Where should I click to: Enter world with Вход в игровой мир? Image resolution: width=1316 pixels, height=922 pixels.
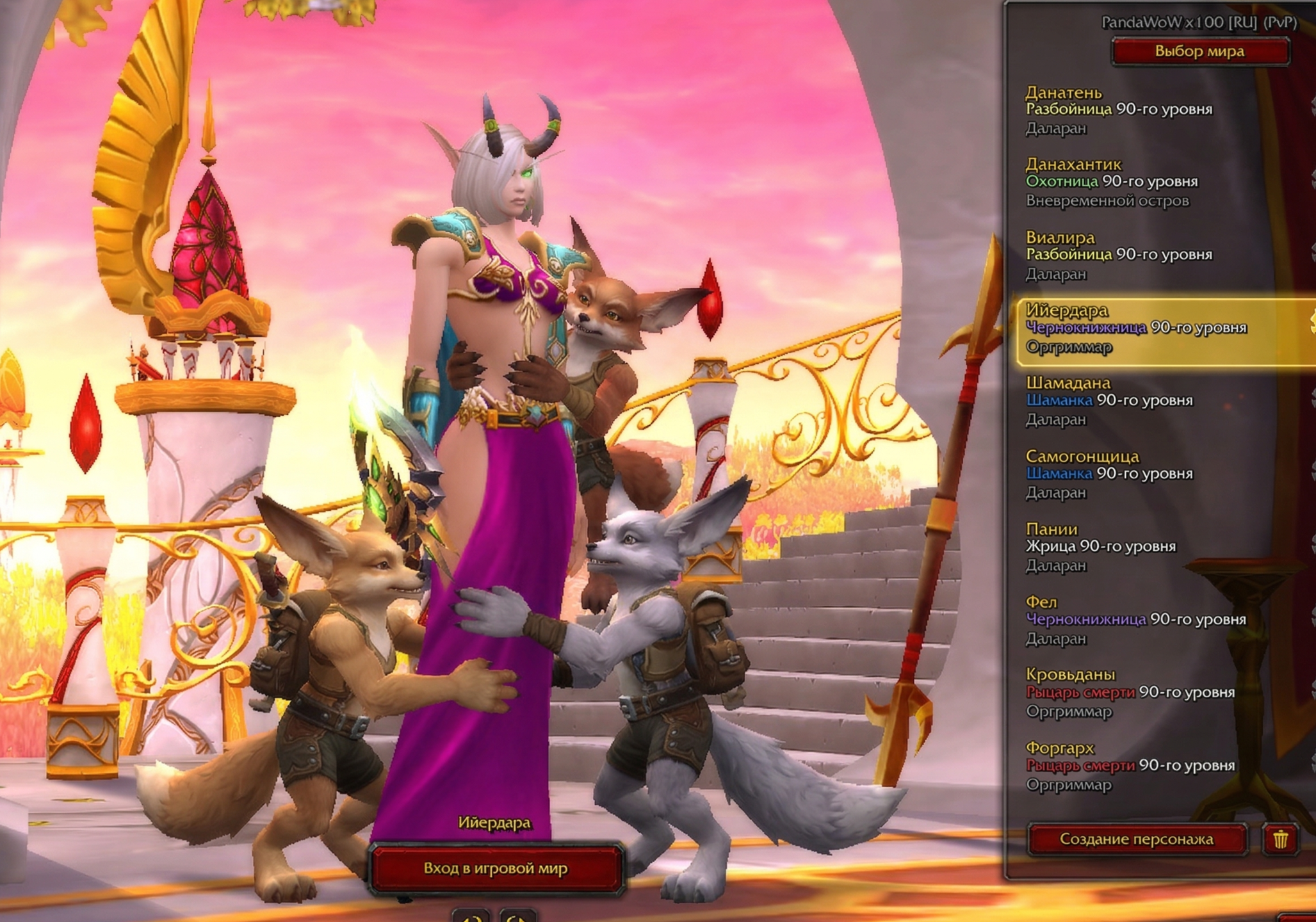[496, 869]
